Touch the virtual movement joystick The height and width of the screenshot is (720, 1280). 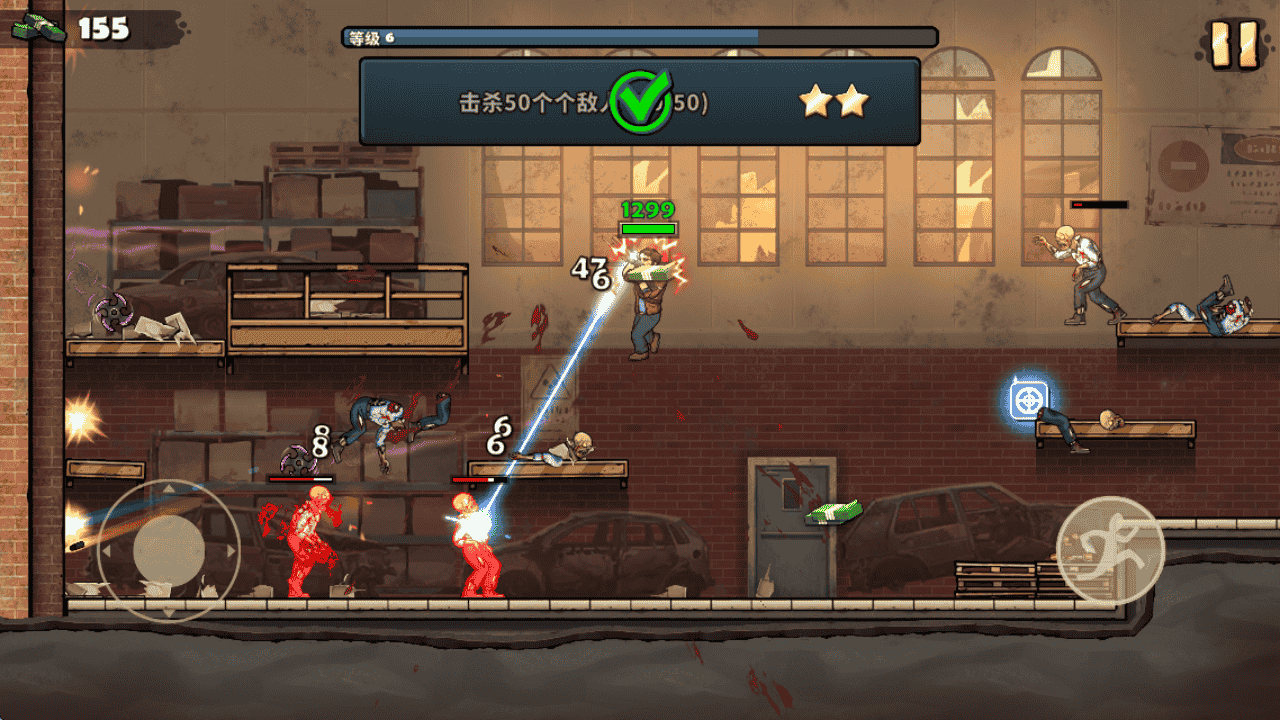click(x=168, y=549)
